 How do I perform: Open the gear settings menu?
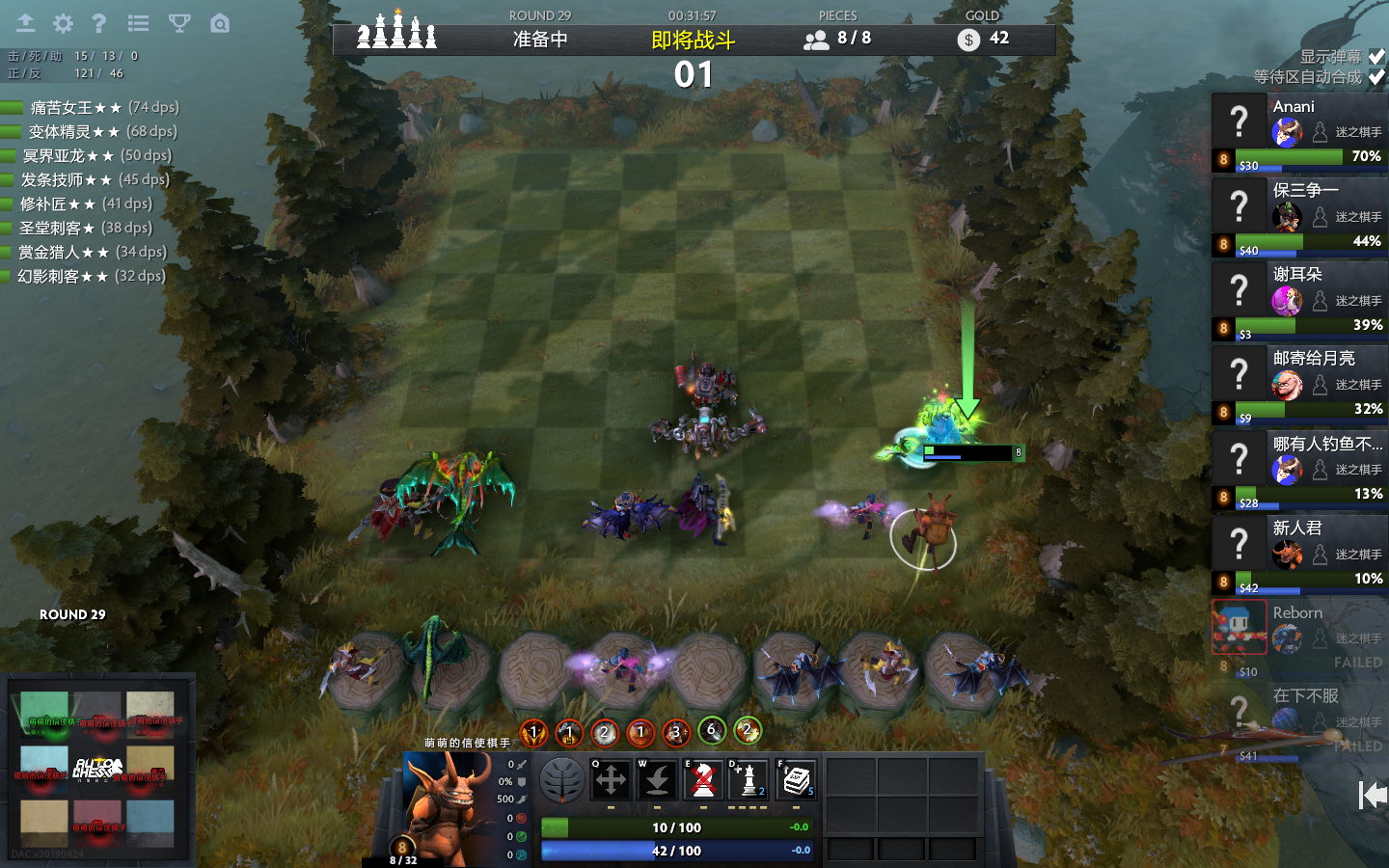(x=63, y=23)
